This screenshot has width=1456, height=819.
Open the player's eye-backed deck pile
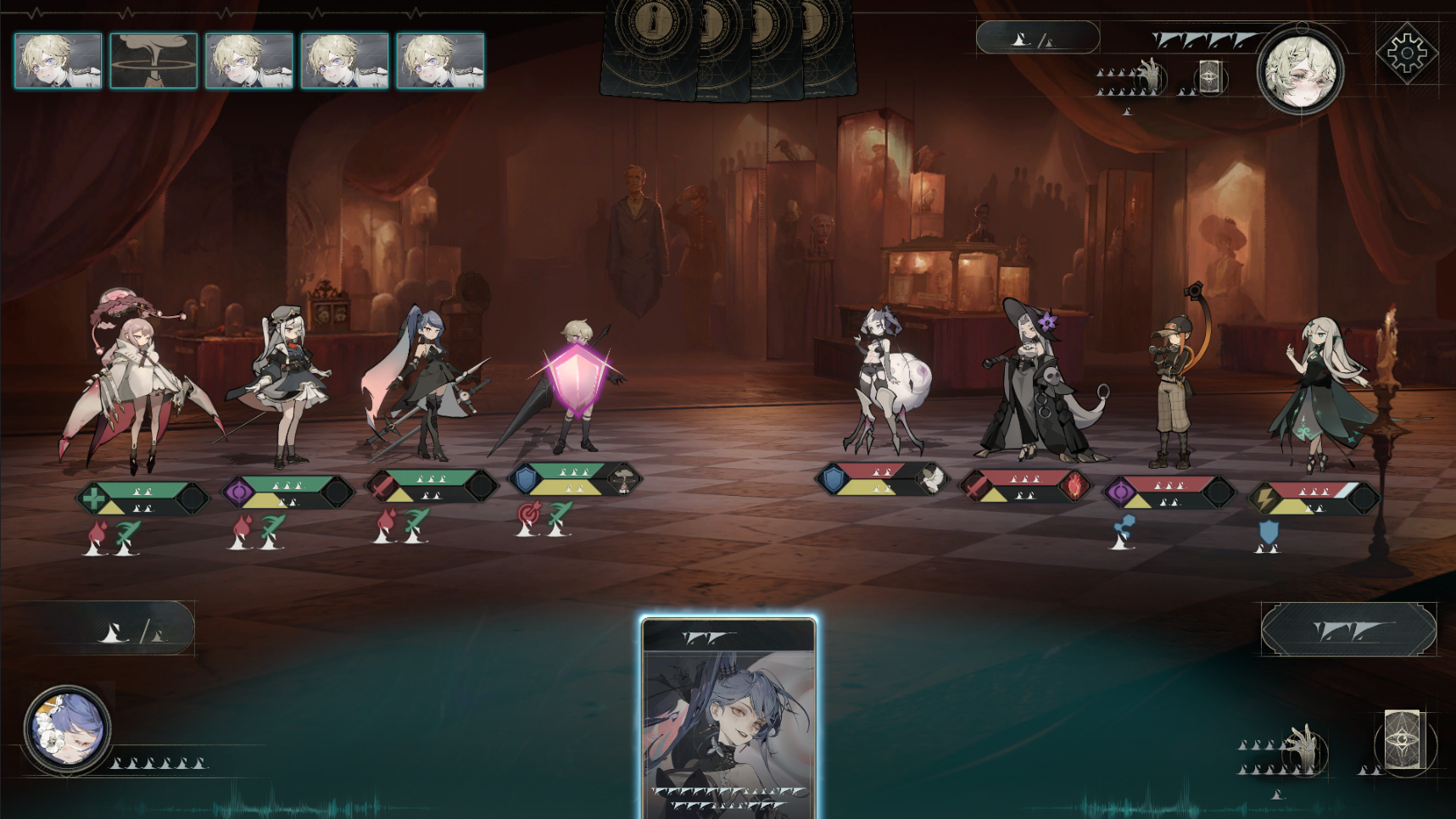point(1403,741)
